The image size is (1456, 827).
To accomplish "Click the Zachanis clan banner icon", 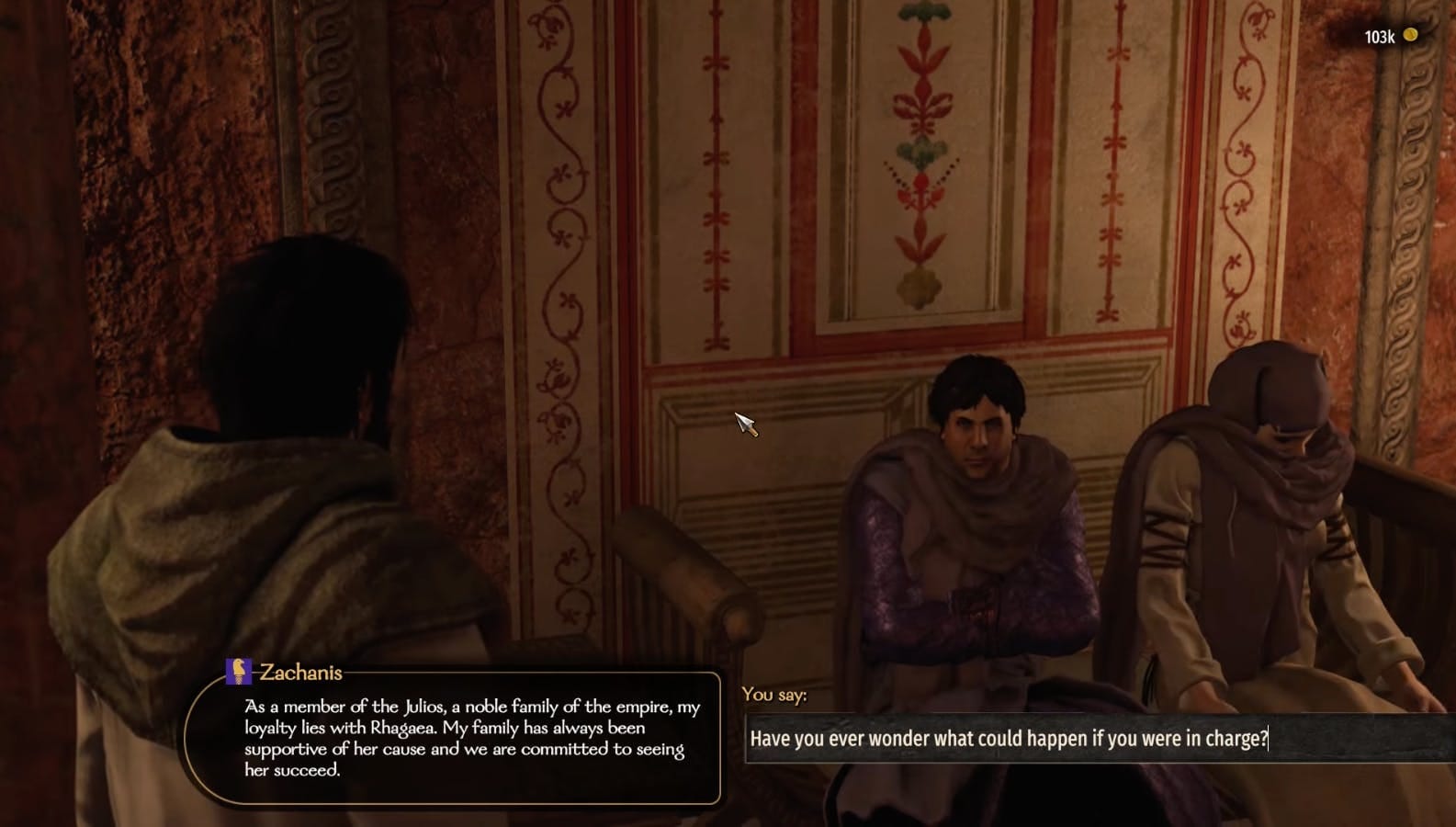I will pos(238,672).
